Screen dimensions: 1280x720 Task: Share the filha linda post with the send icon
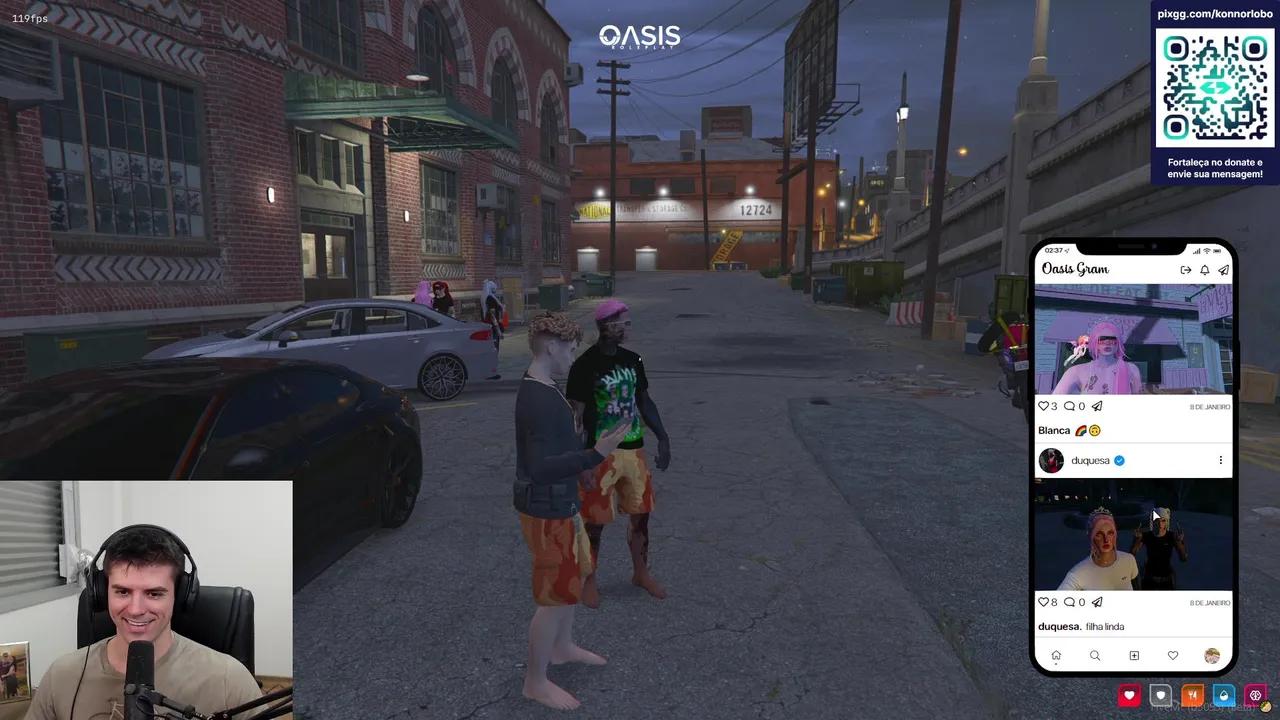pyautogui.click(x=1096, y=602)
